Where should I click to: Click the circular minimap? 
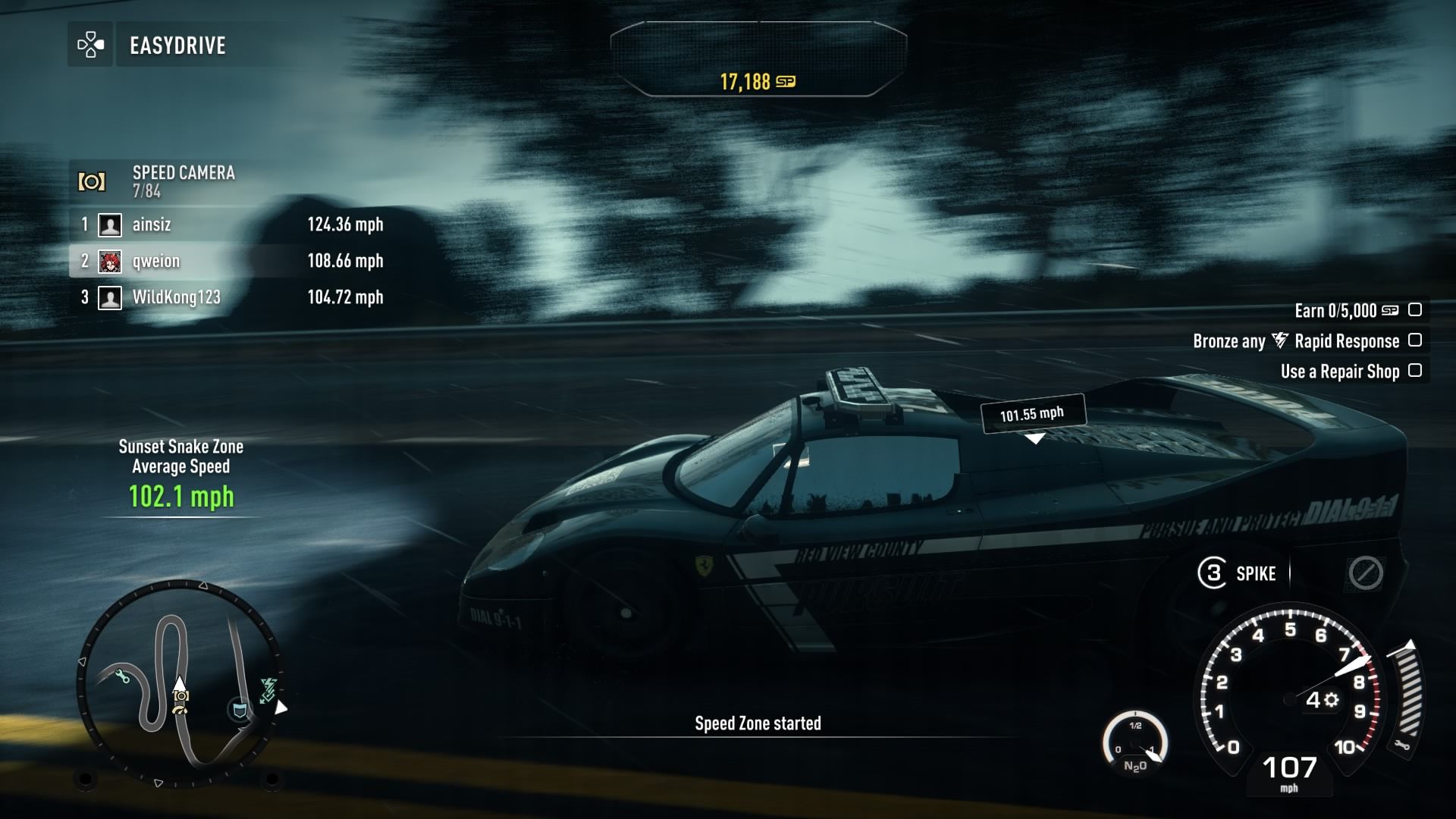(180, 682)
